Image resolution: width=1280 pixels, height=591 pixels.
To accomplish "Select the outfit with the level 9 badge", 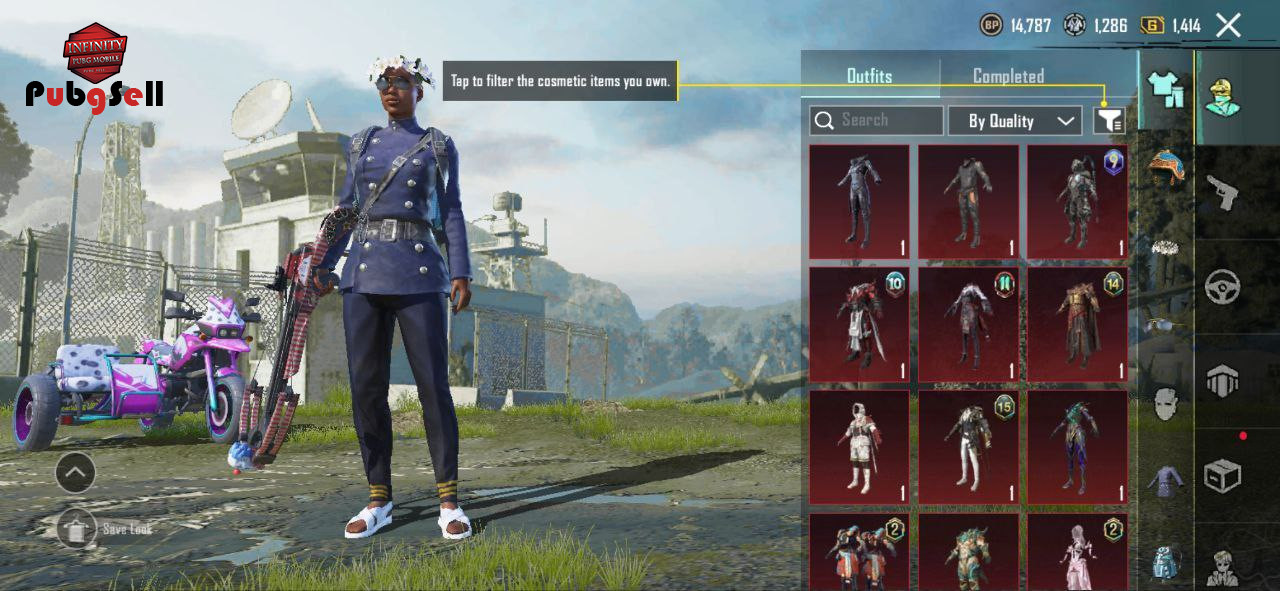I will coord(1077,202).
